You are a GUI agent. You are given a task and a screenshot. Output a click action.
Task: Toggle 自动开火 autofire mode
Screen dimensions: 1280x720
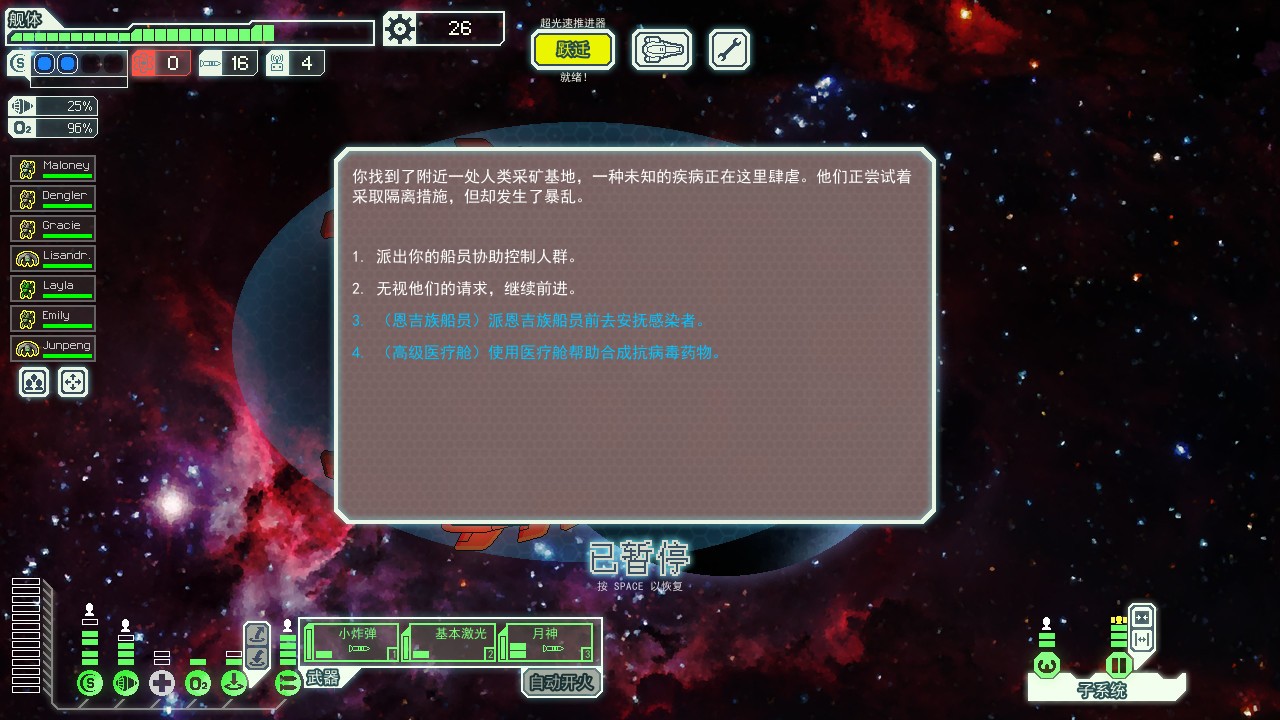click(x=561, y=683)
